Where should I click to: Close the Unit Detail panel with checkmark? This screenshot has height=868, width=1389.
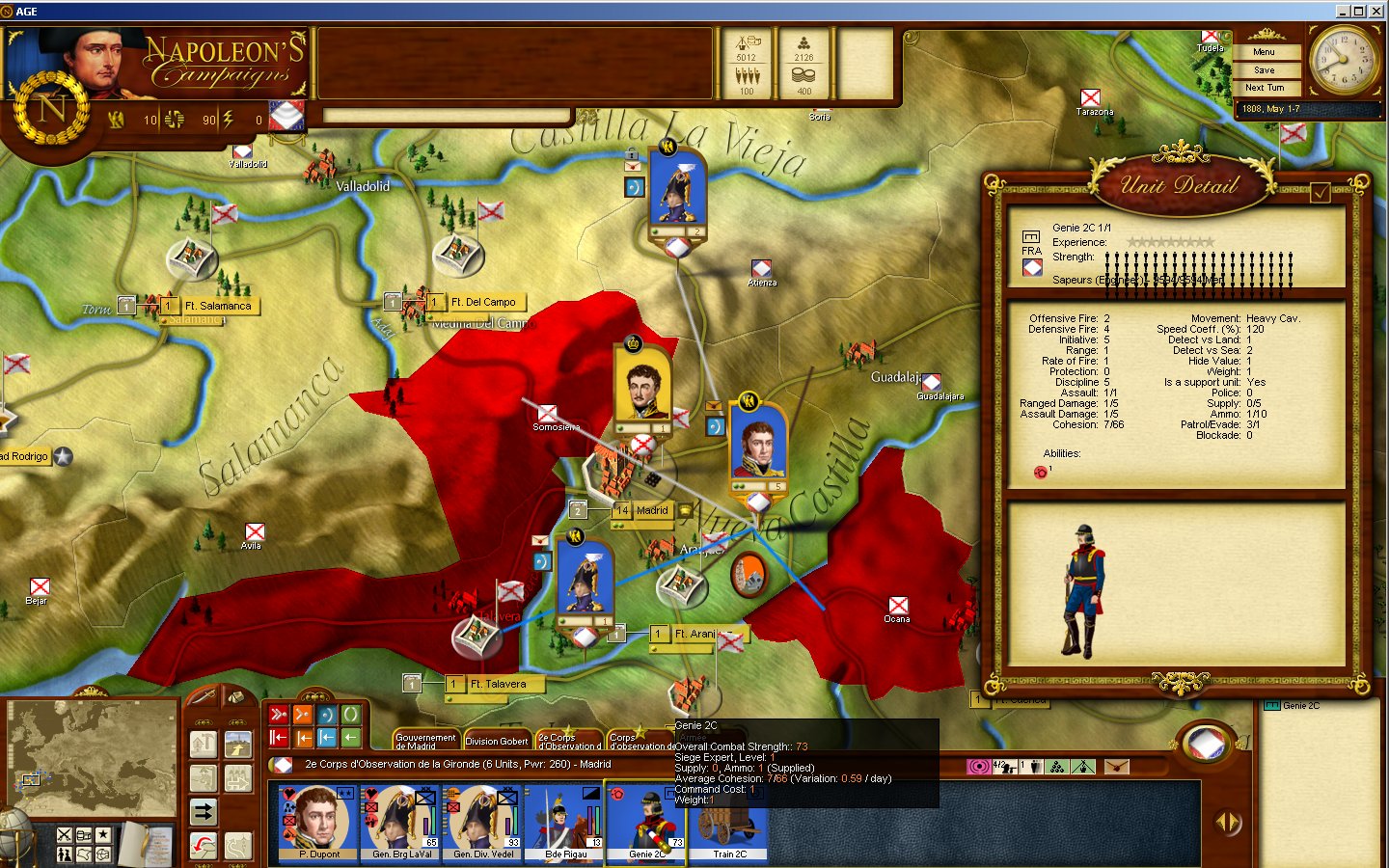click(1320, 193)
